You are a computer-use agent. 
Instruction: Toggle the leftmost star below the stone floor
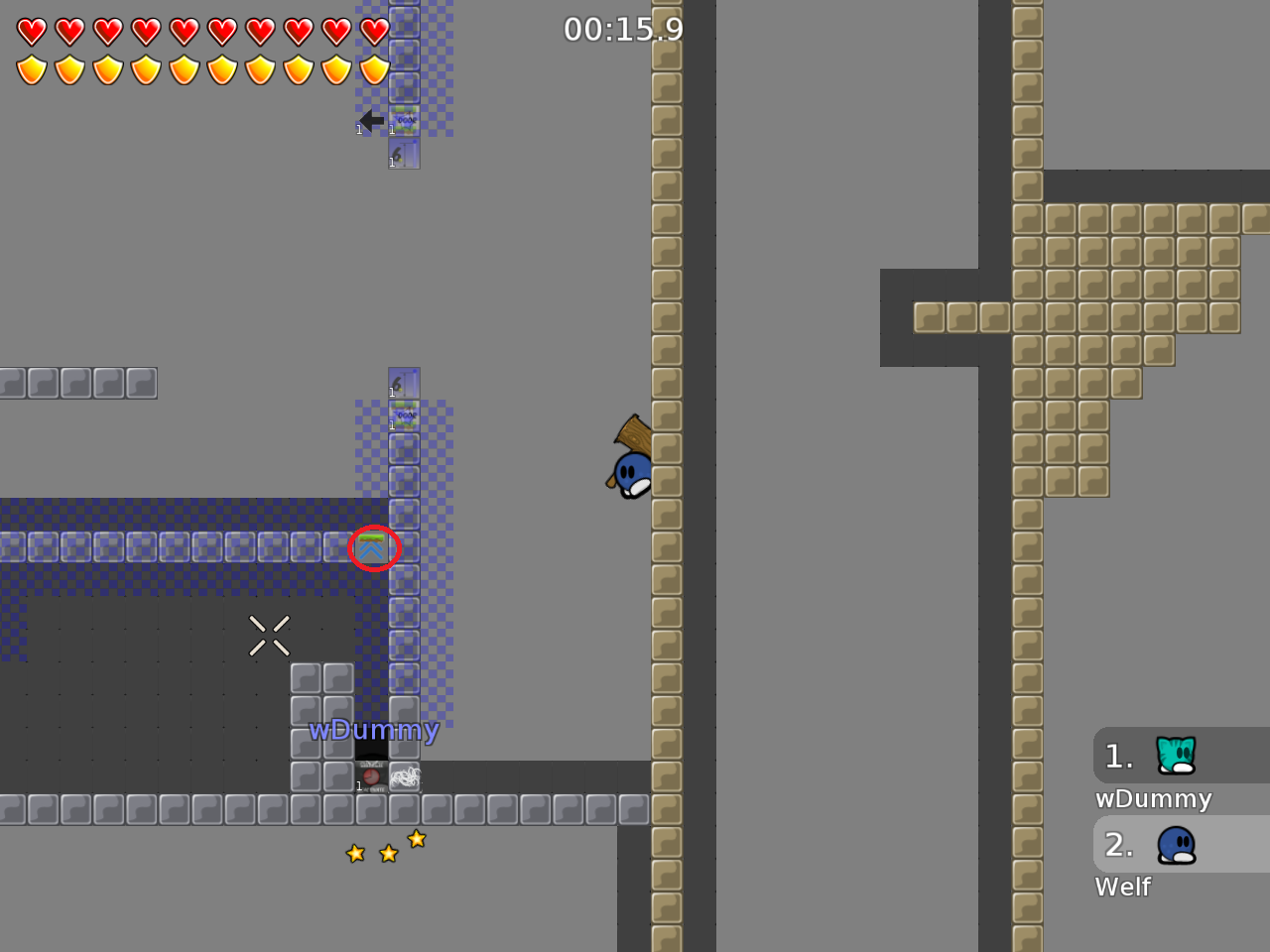tap(354, 853)
